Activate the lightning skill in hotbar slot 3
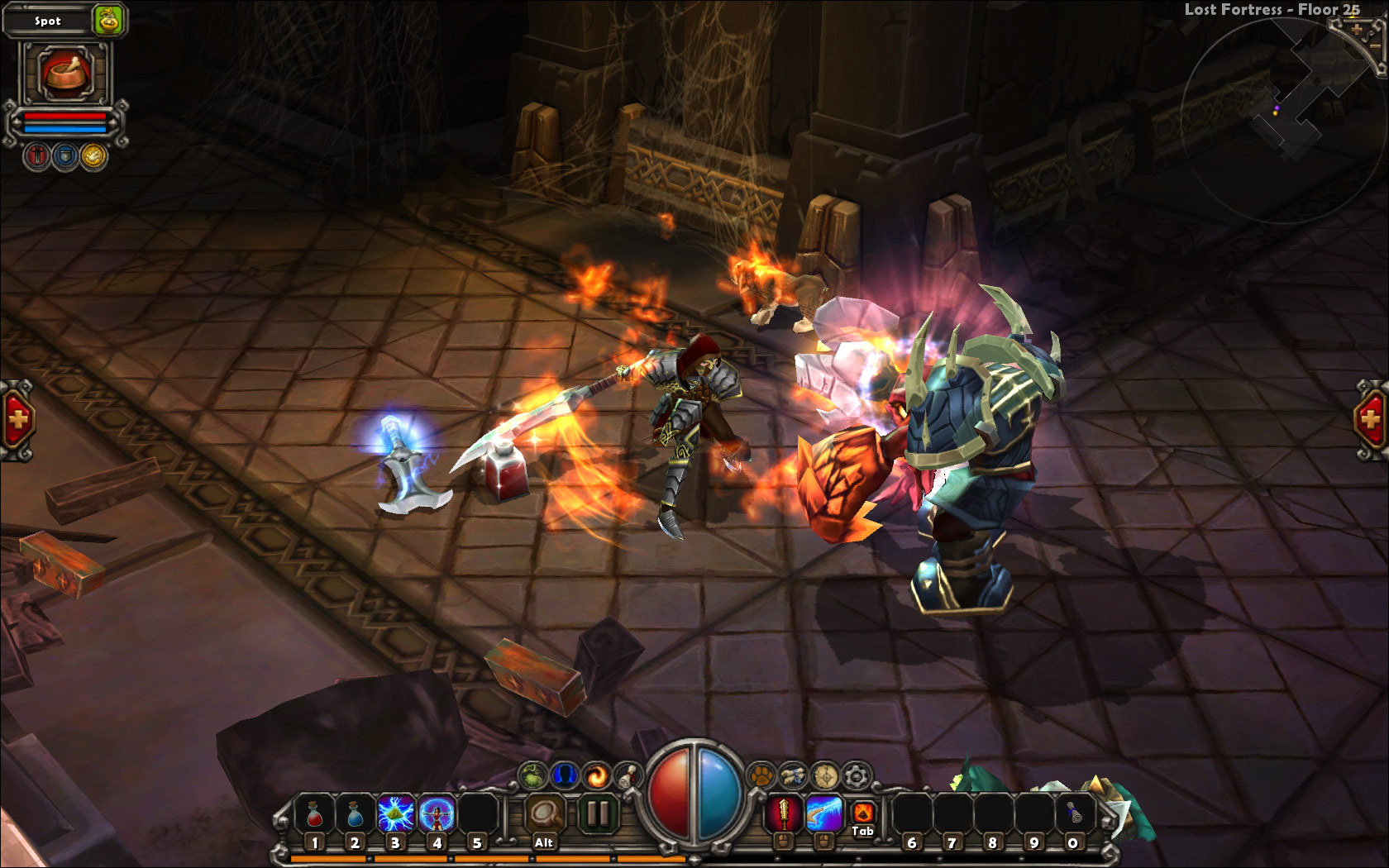This screenshot has width=1389, height=868. pyautogui.click(x=396, y=813)
